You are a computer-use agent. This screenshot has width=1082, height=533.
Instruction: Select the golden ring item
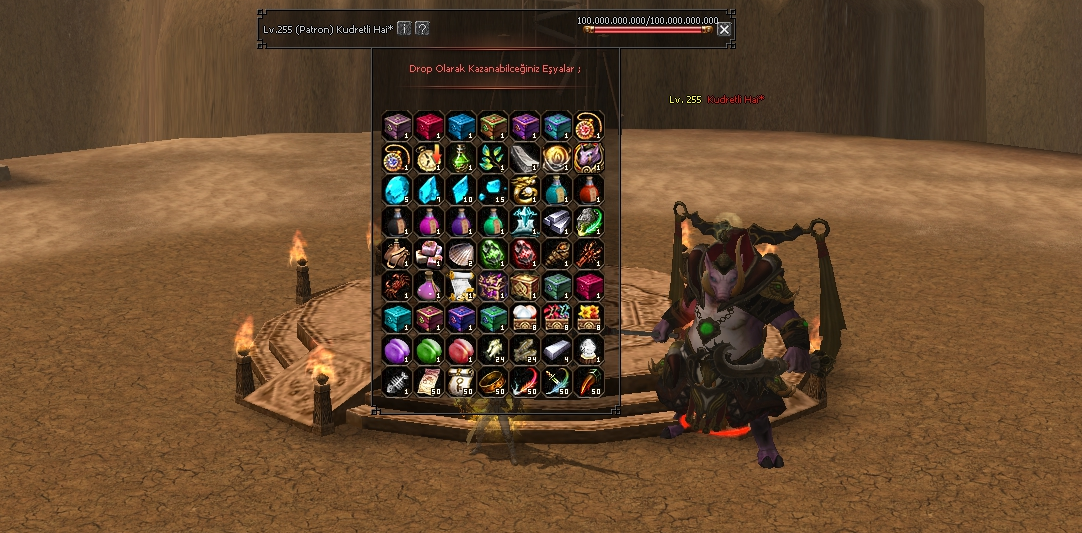(493, 381)
